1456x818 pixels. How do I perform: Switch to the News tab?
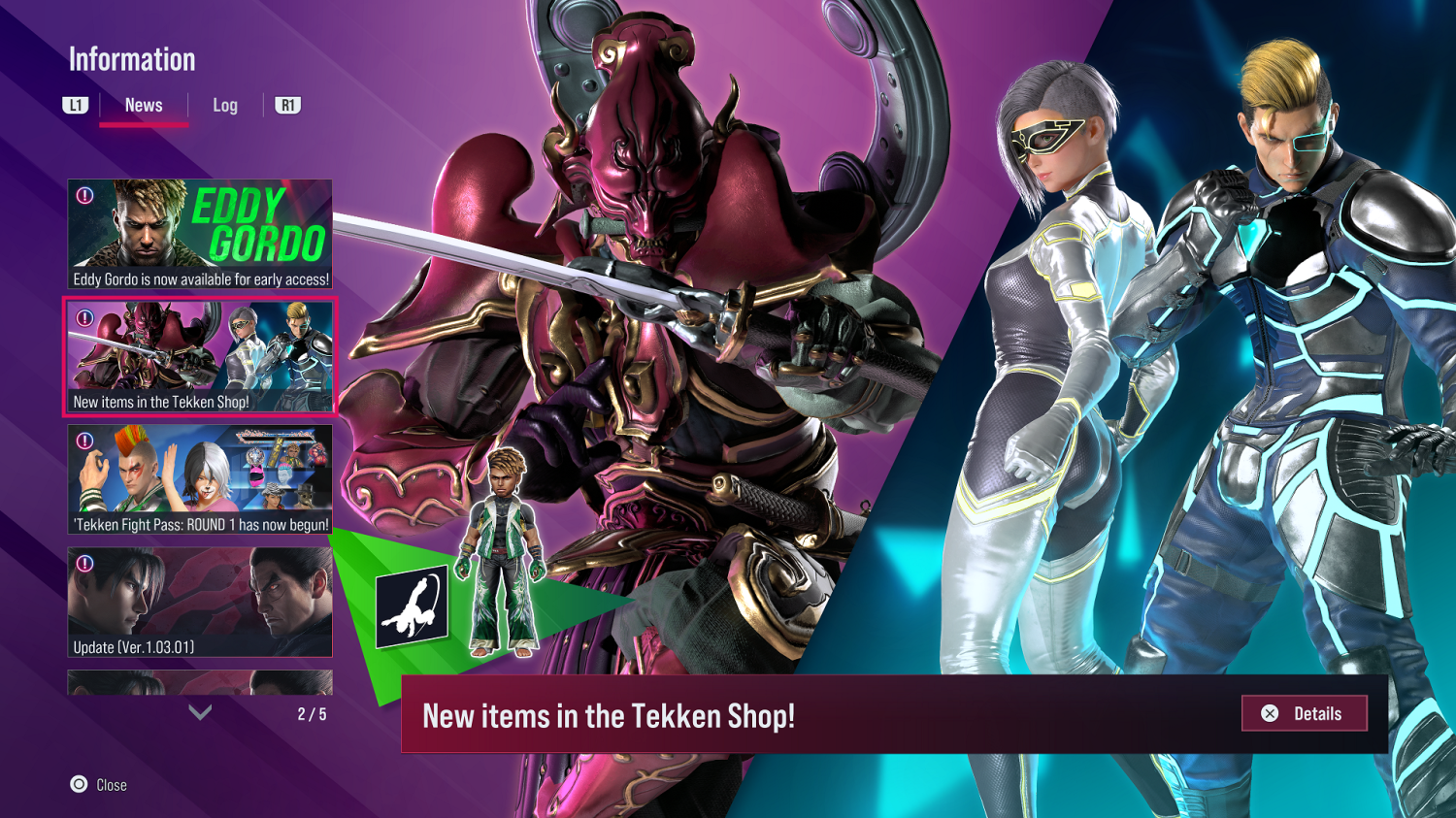pos(144,106)
